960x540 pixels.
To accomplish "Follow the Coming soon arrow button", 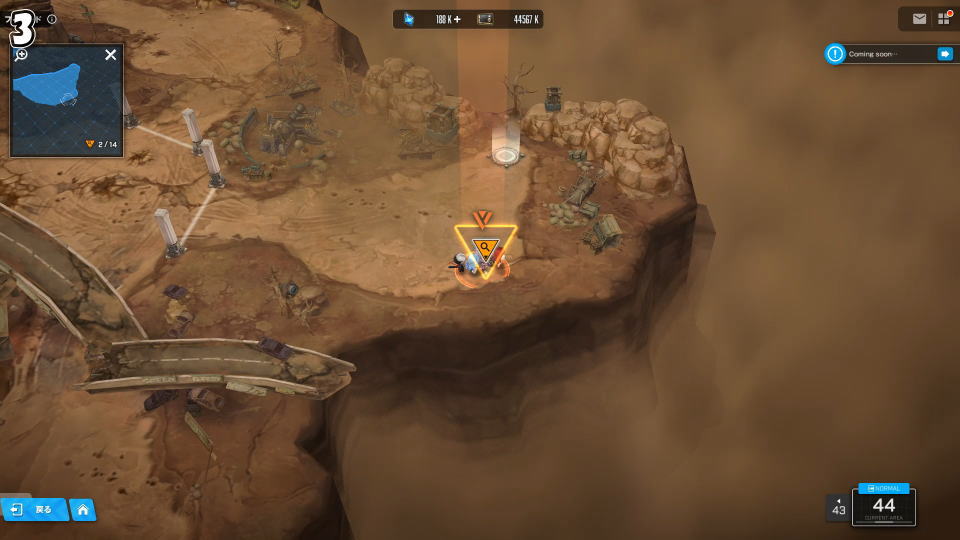I will [944, 54].
